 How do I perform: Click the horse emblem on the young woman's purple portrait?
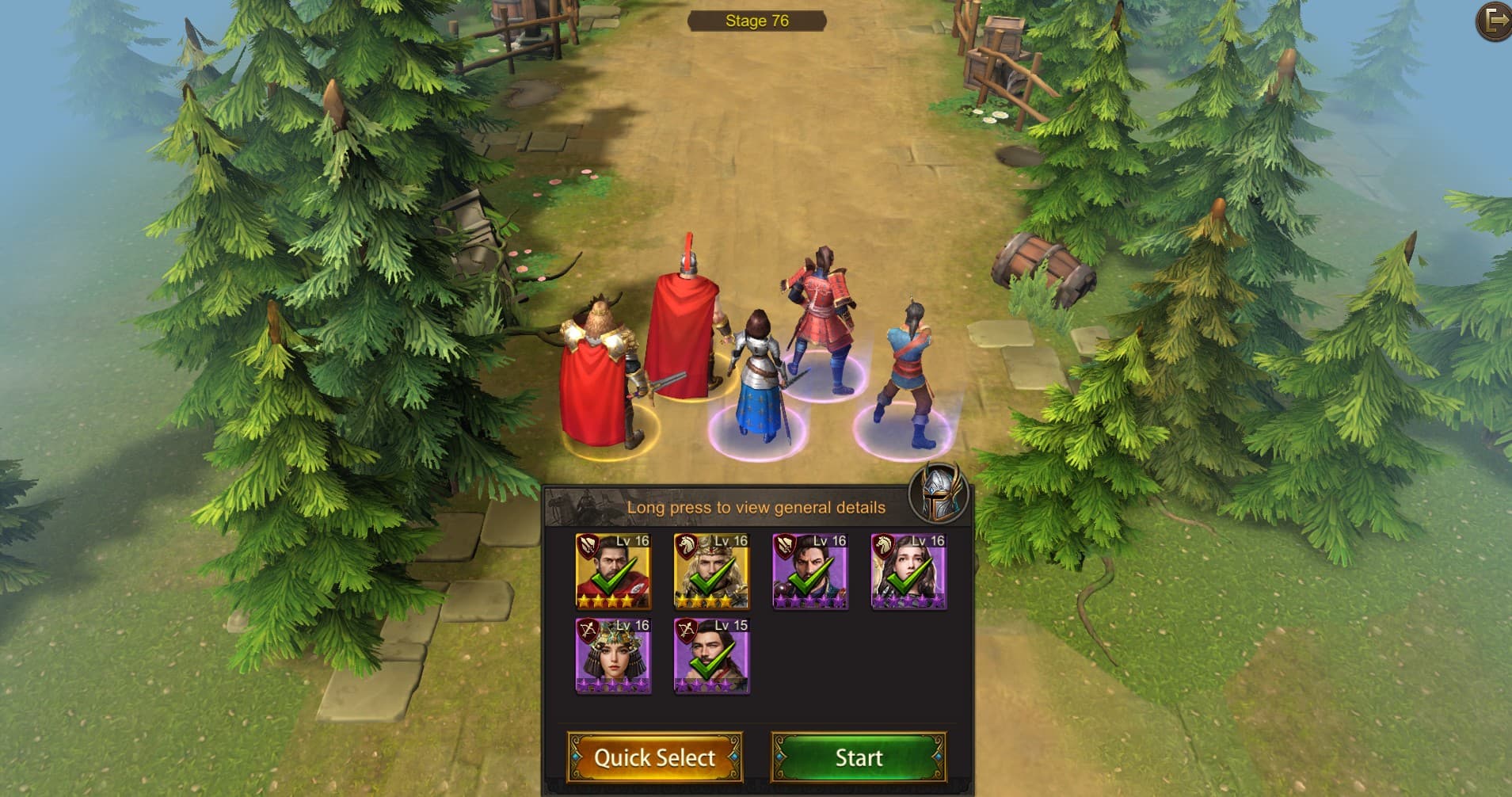(885, 547)
